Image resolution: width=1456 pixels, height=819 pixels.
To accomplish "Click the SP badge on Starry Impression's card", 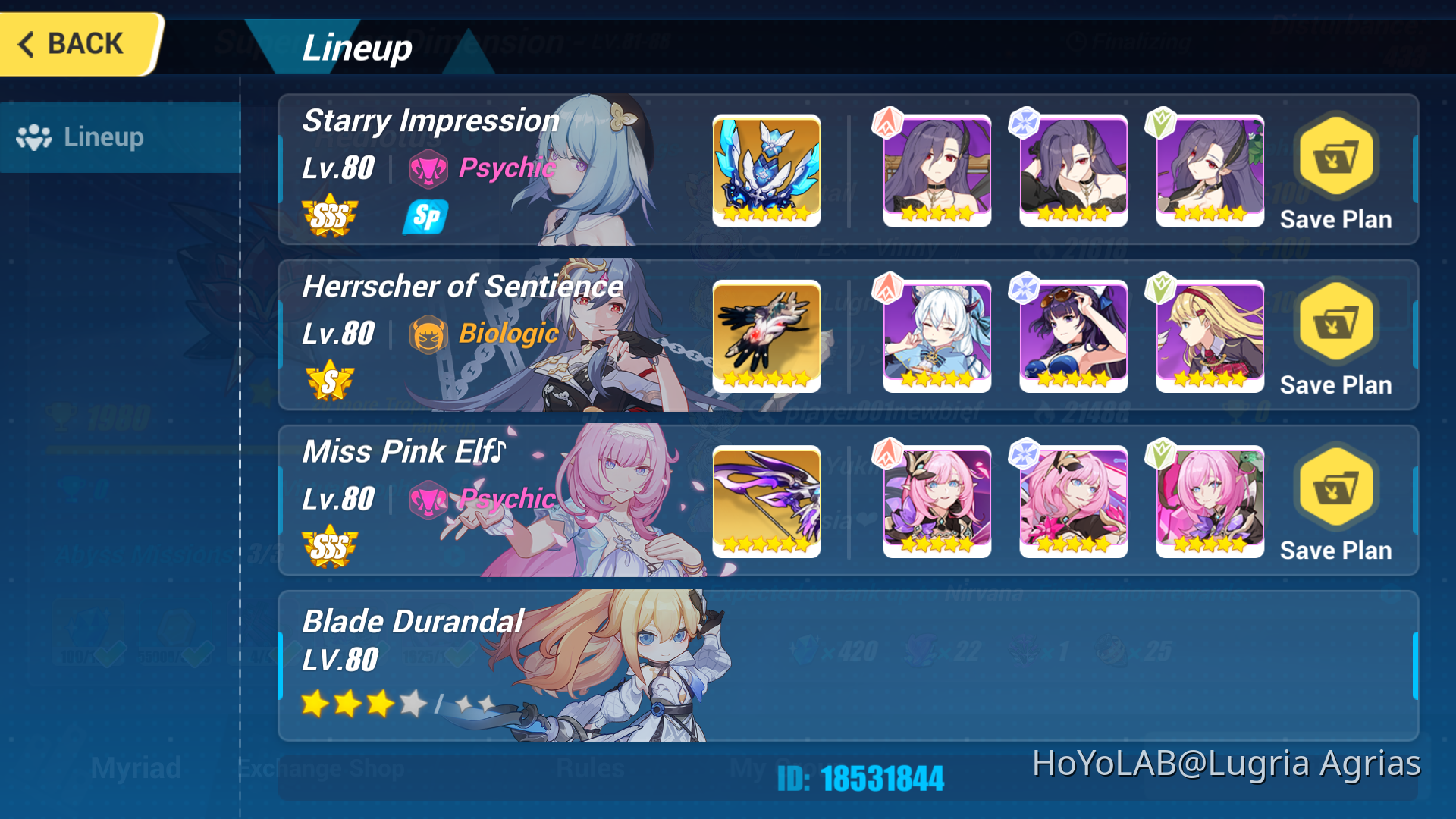I will point(425,218).
